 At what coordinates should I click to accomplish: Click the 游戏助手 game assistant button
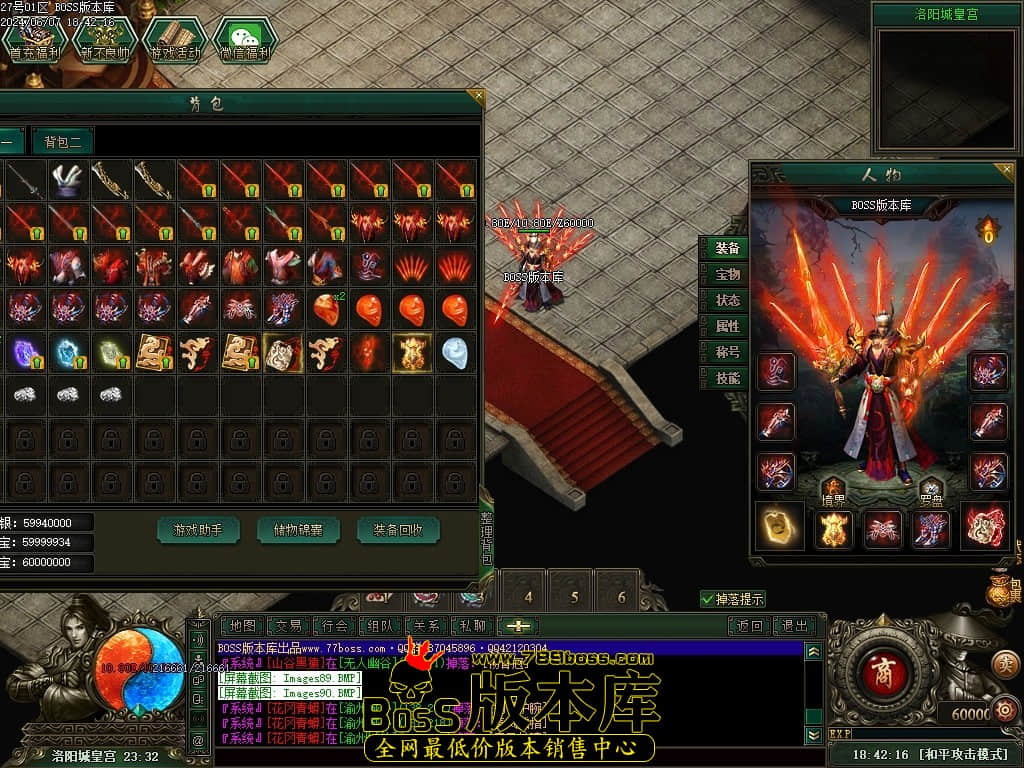coord(198,530)
